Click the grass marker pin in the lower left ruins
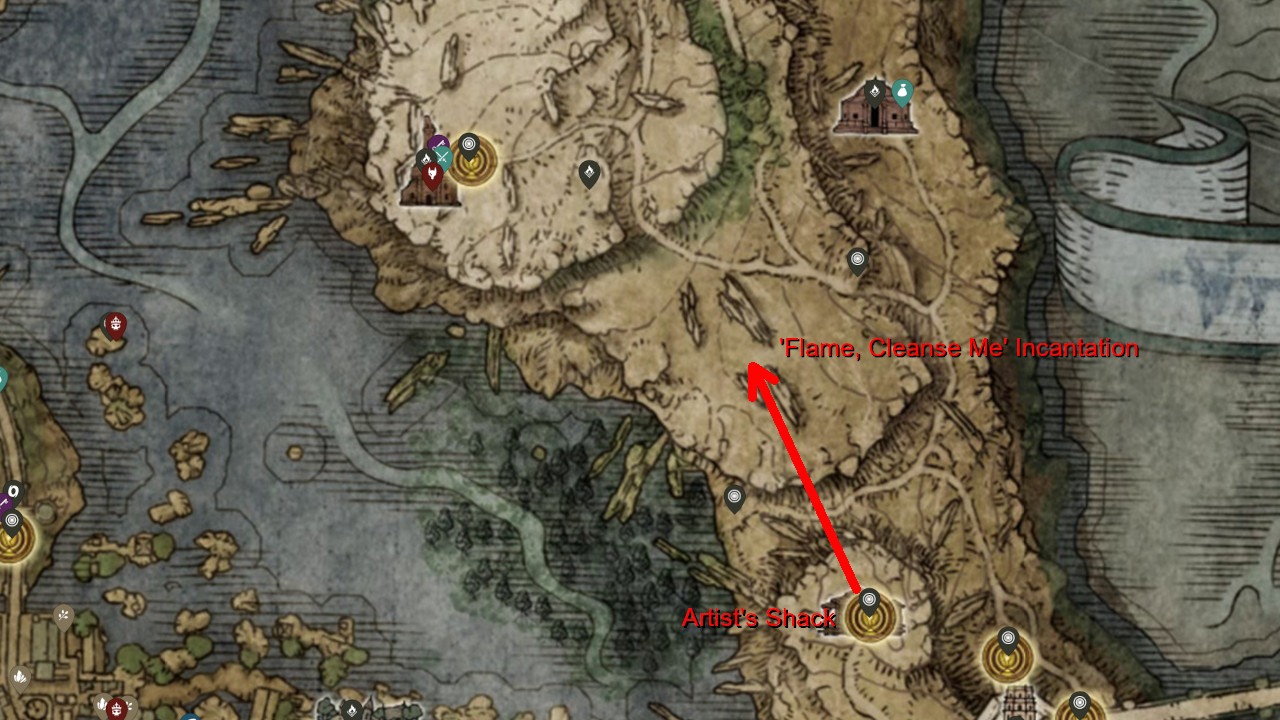This screenshot has height=720, width=1280. (61, 615)
